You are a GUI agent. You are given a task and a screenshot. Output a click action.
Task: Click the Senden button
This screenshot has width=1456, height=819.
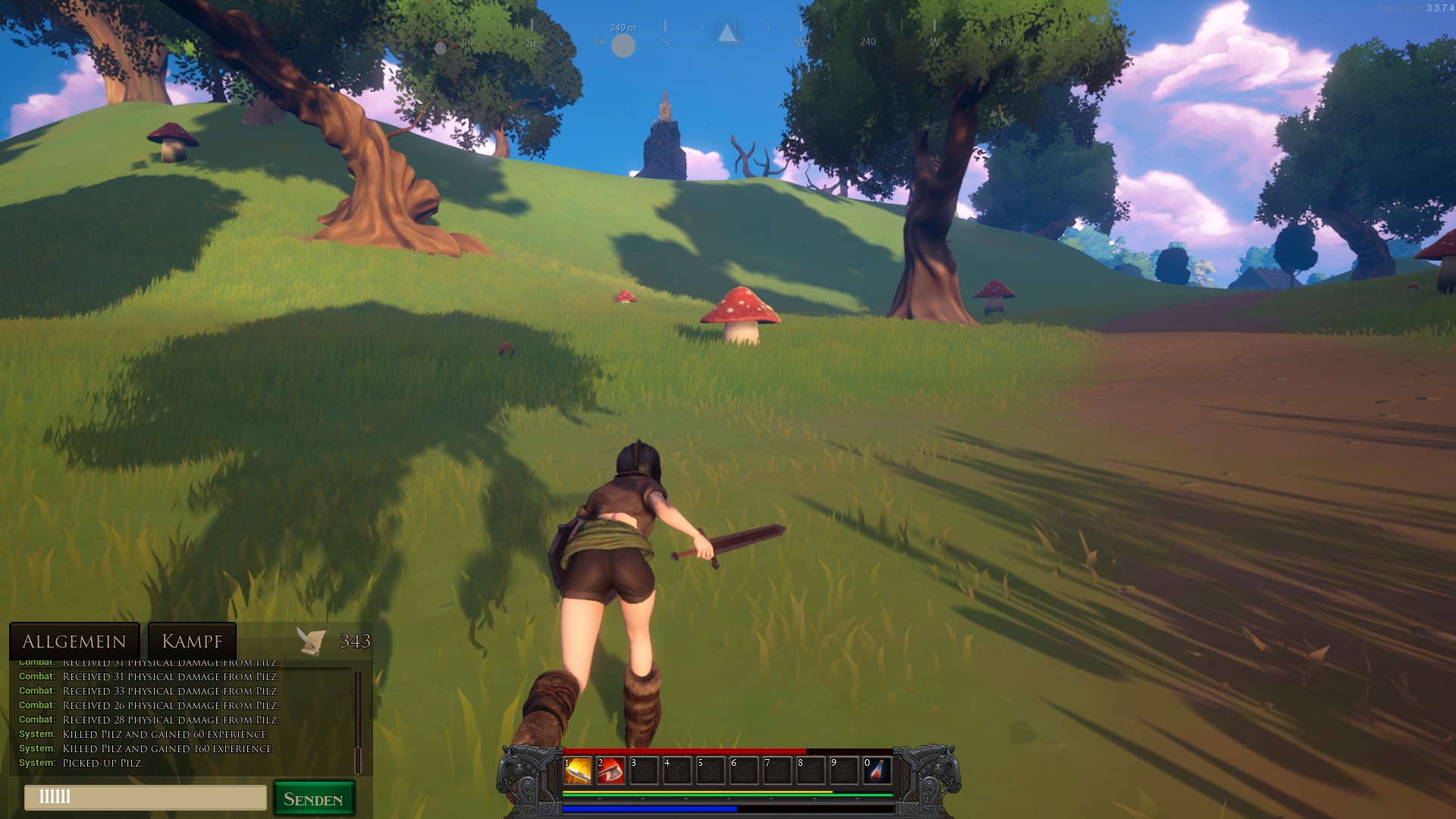(x=313, y=799)
